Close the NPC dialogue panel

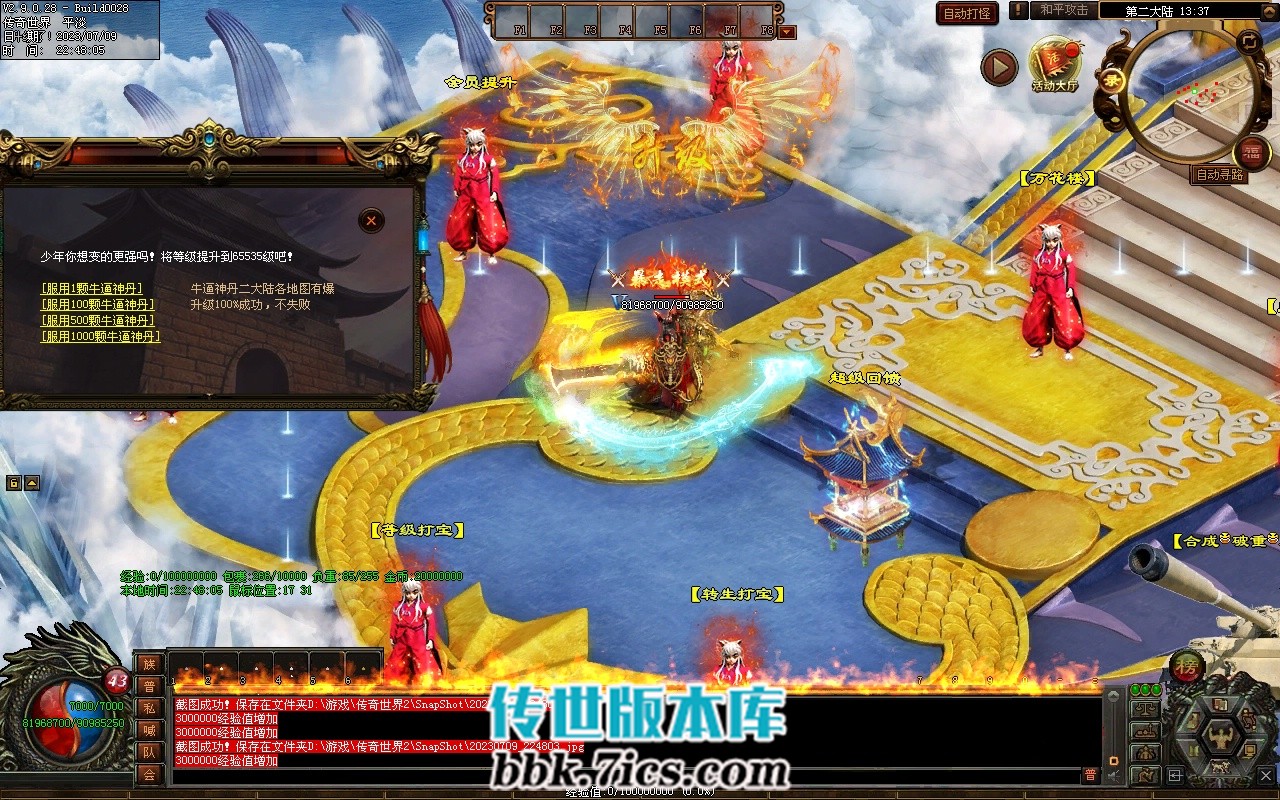coord(371,220)
